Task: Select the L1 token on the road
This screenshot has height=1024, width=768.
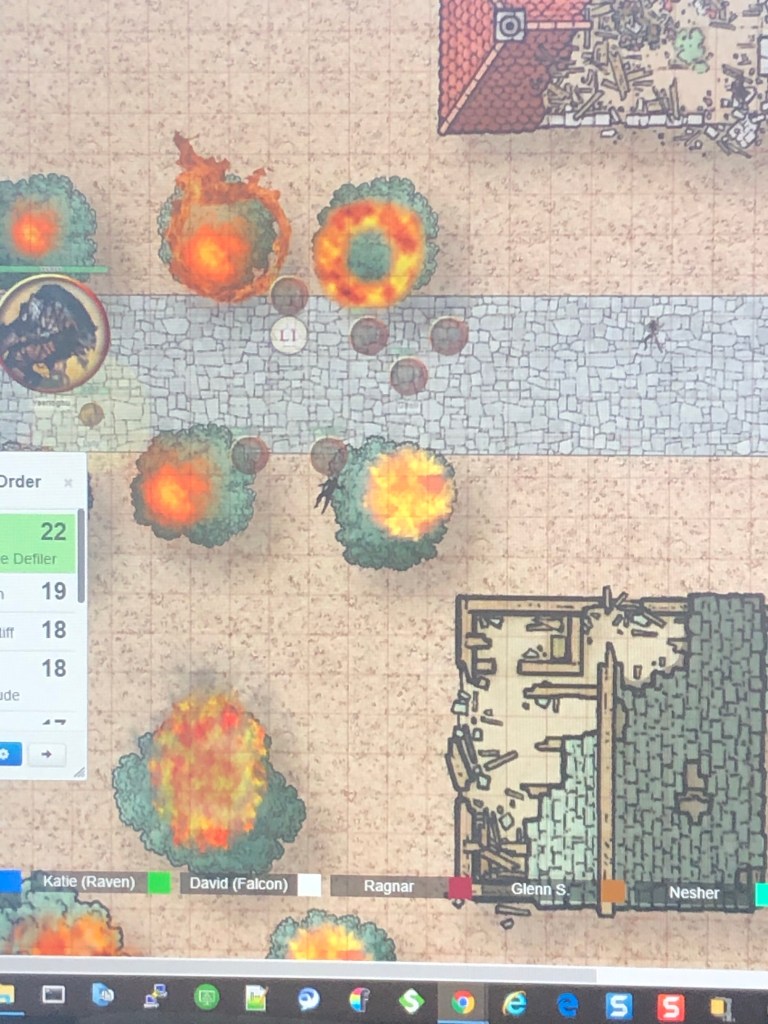Action: click(x=288, y=334)
